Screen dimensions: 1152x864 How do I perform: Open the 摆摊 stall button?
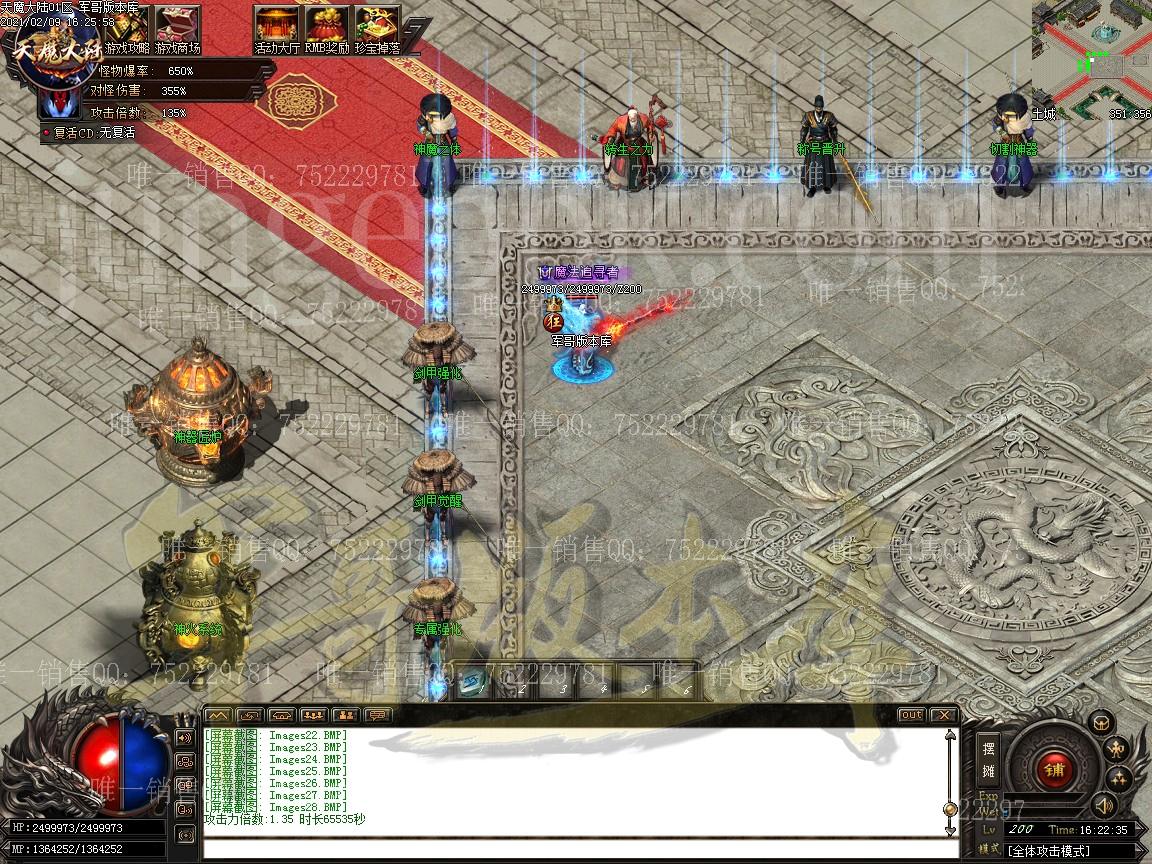point(988,759)
